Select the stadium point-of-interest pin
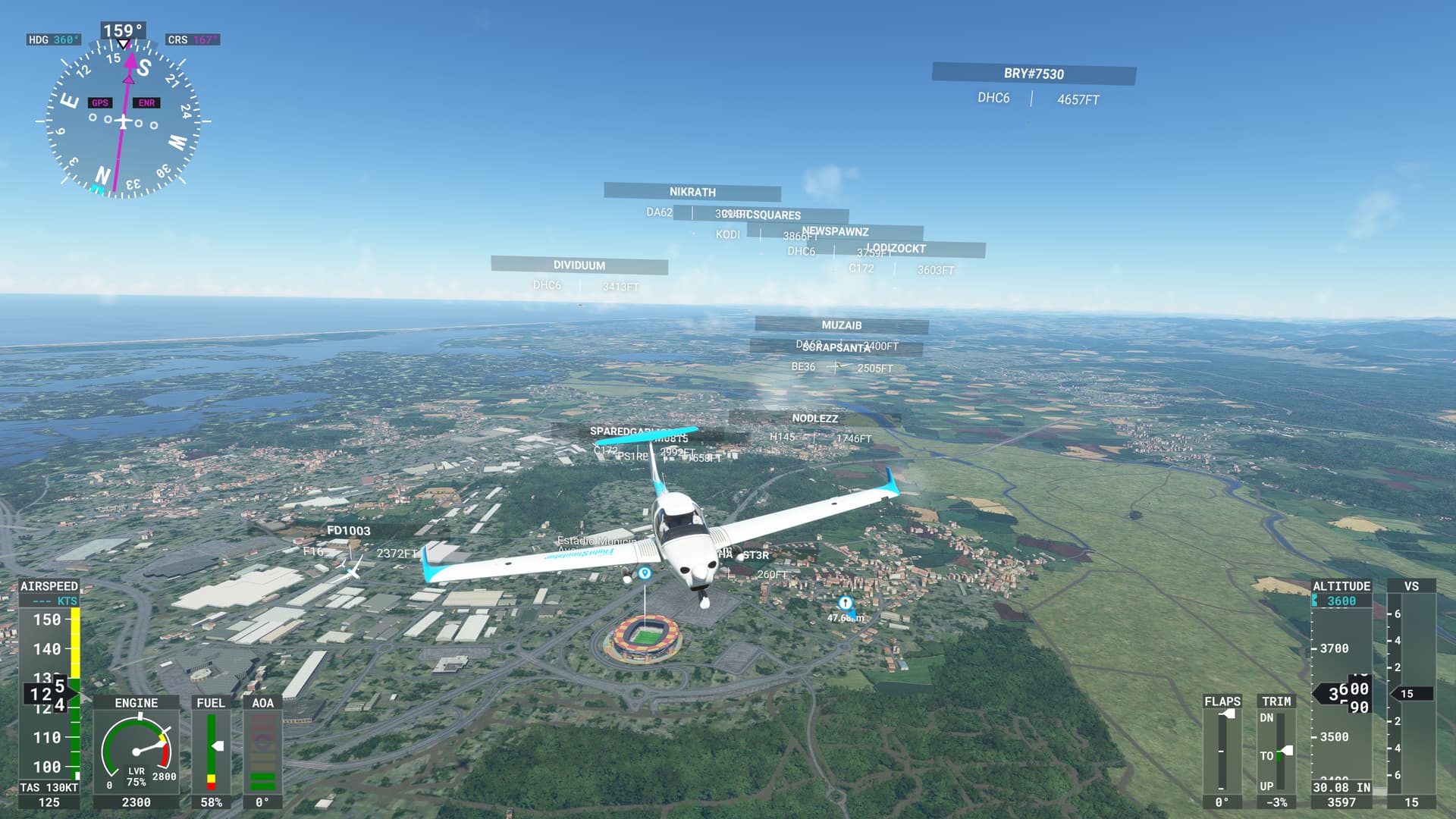 [645, 573]
